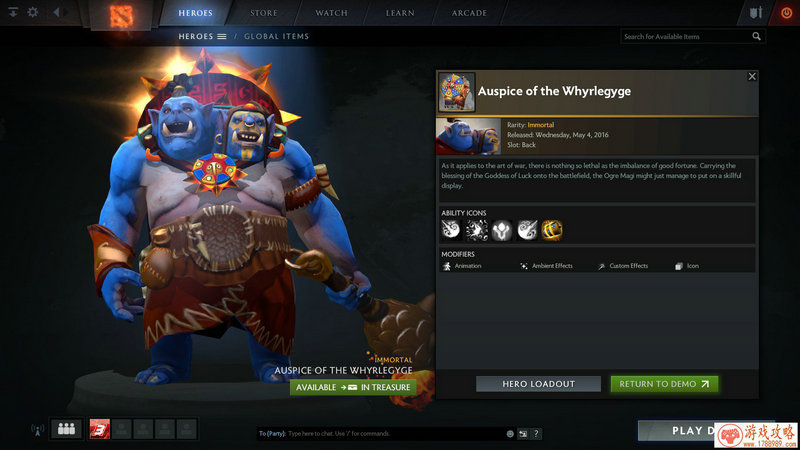The width and height of the screenshot is (800, 450).
Task: Open settings with the gear icon
Action: click(33, 13)
